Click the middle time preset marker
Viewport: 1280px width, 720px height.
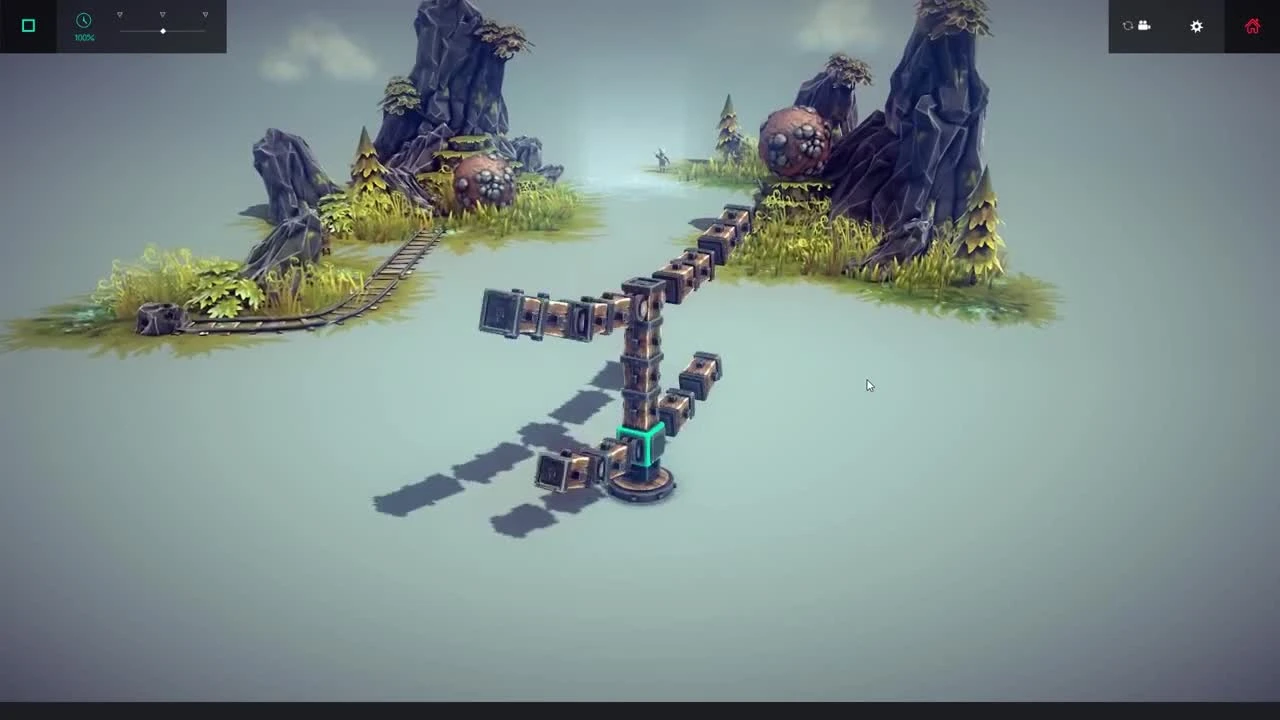pyautogui.click(x=162, y=14)
